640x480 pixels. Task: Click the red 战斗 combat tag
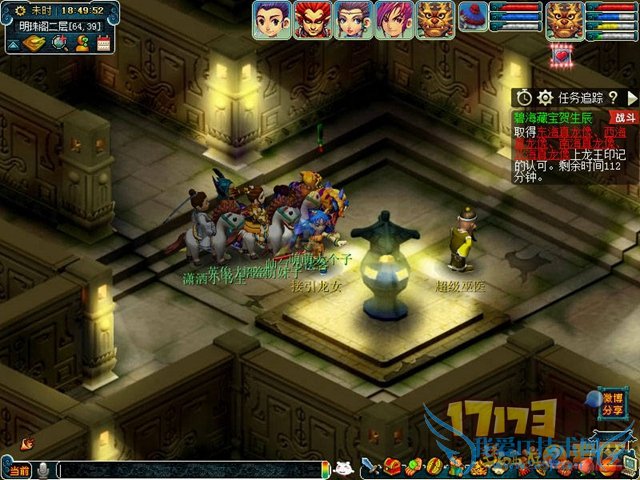[x=620, y=117]
